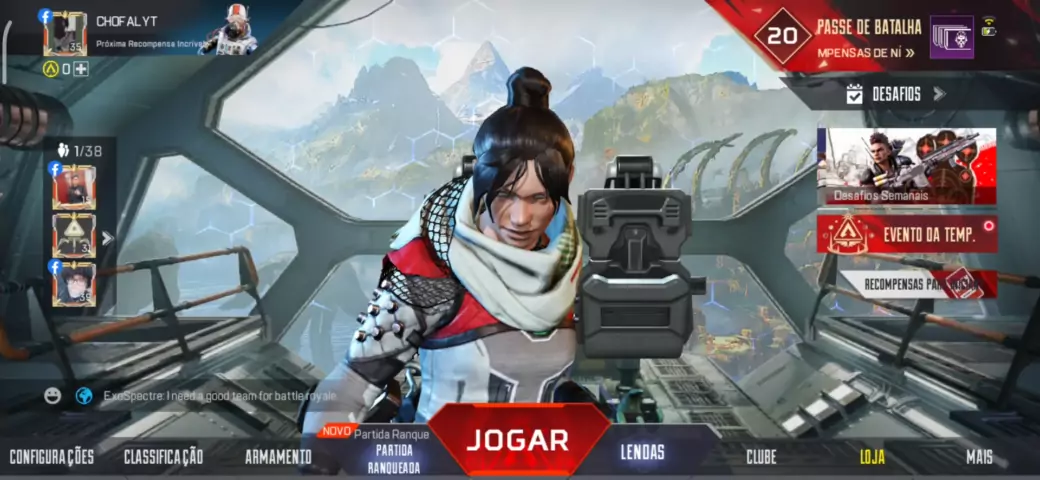Open the emoji smiley chat icon
This screenshot has width=1040, height=480.
point(53,396)
